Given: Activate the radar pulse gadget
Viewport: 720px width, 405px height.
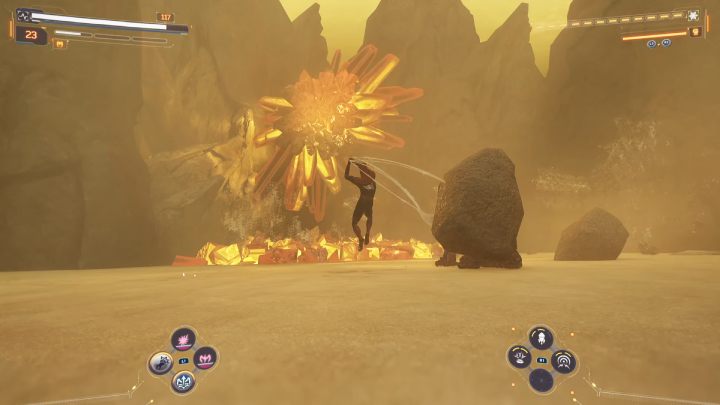Looking at the screenshot, I should point(564,361).
